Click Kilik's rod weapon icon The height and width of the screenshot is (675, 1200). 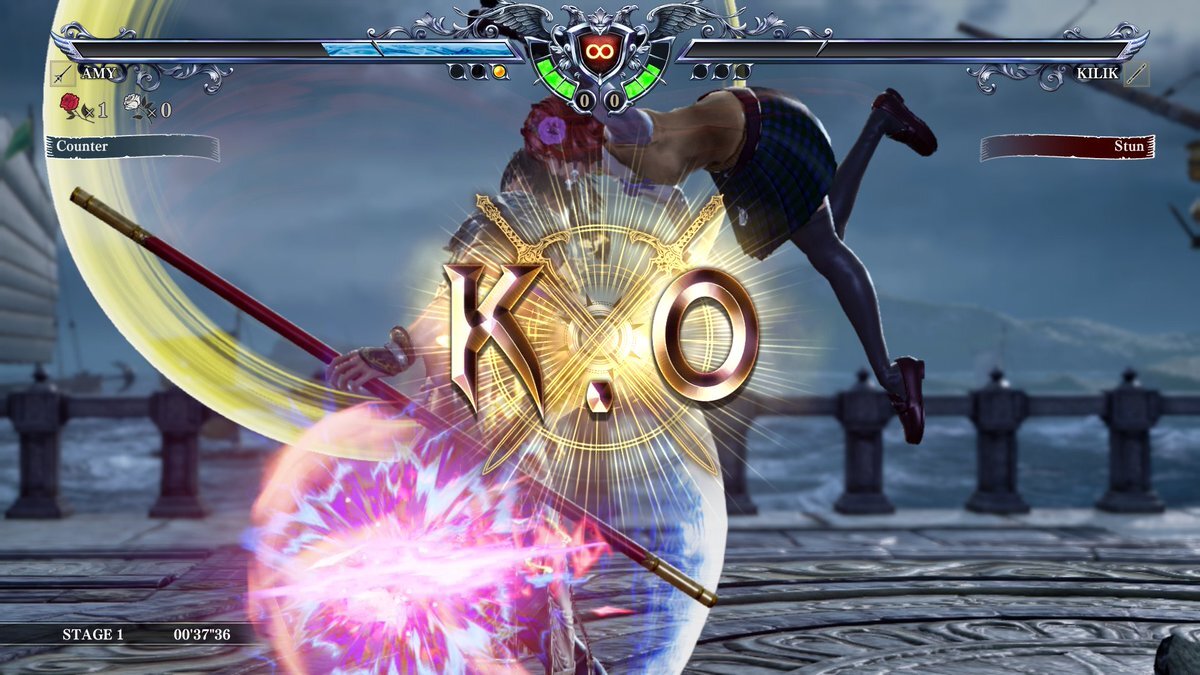(1136, 74)
